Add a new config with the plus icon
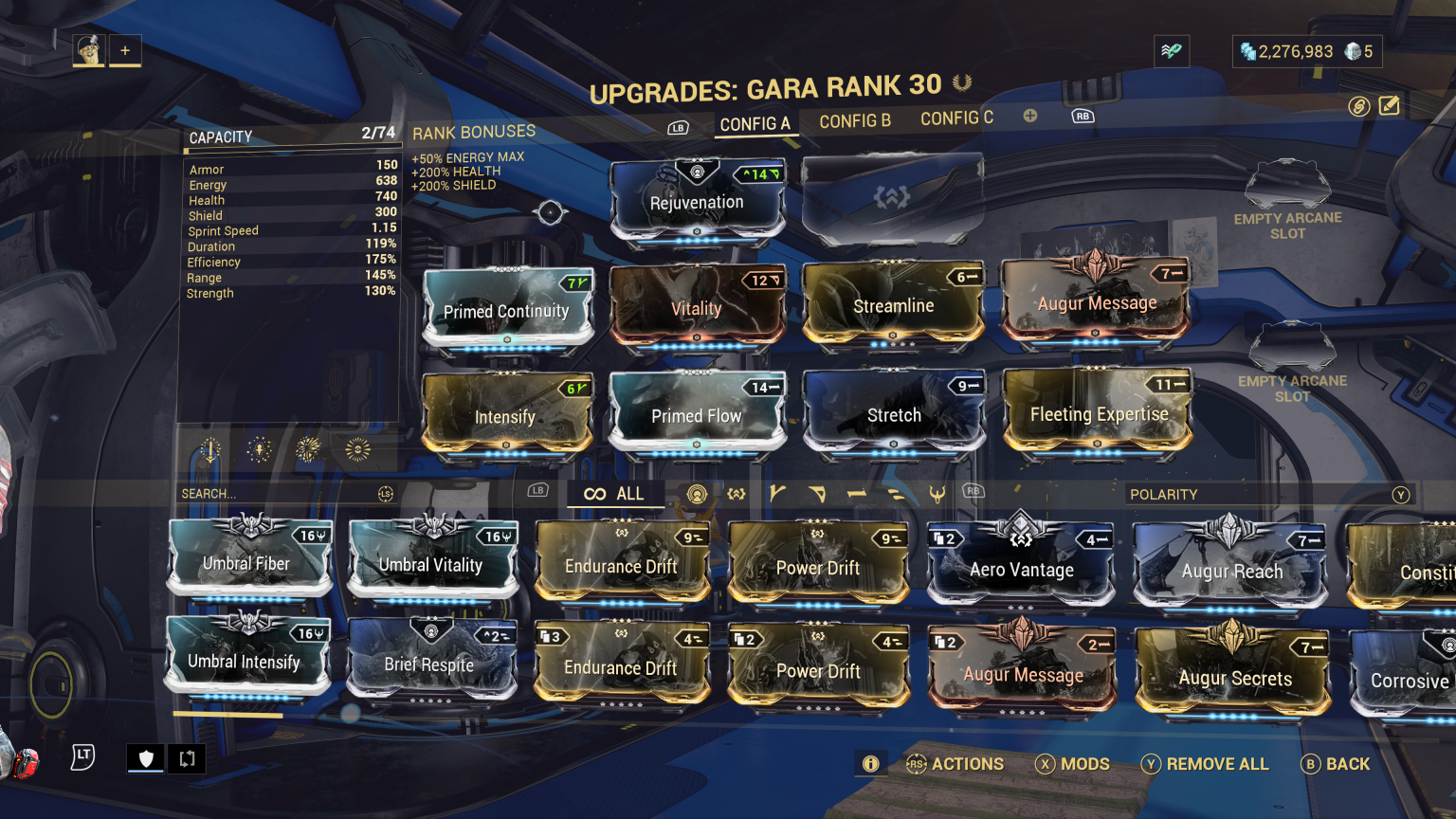 coord(1029,116)
